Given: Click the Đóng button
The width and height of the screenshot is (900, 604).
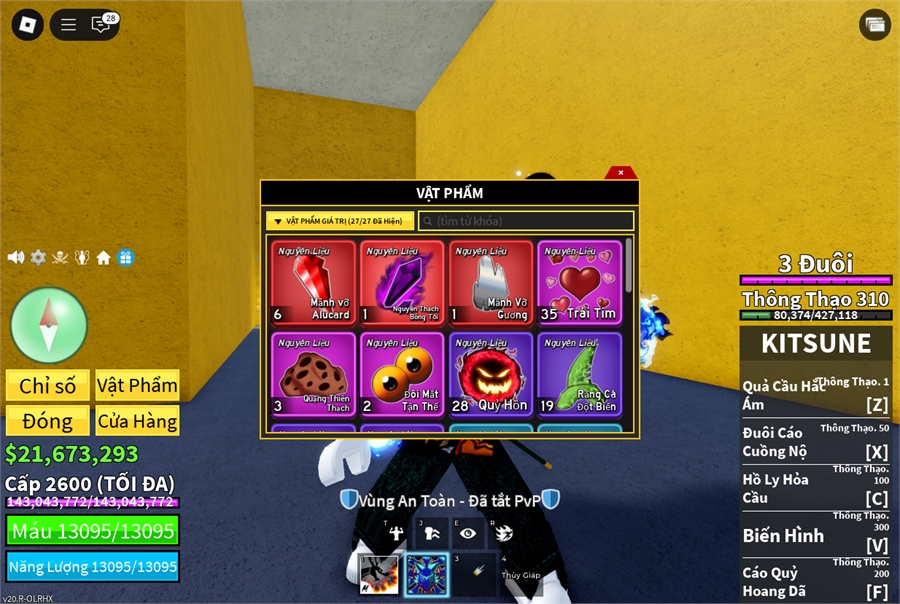Looking at the screenshot, I should [48, 420].
